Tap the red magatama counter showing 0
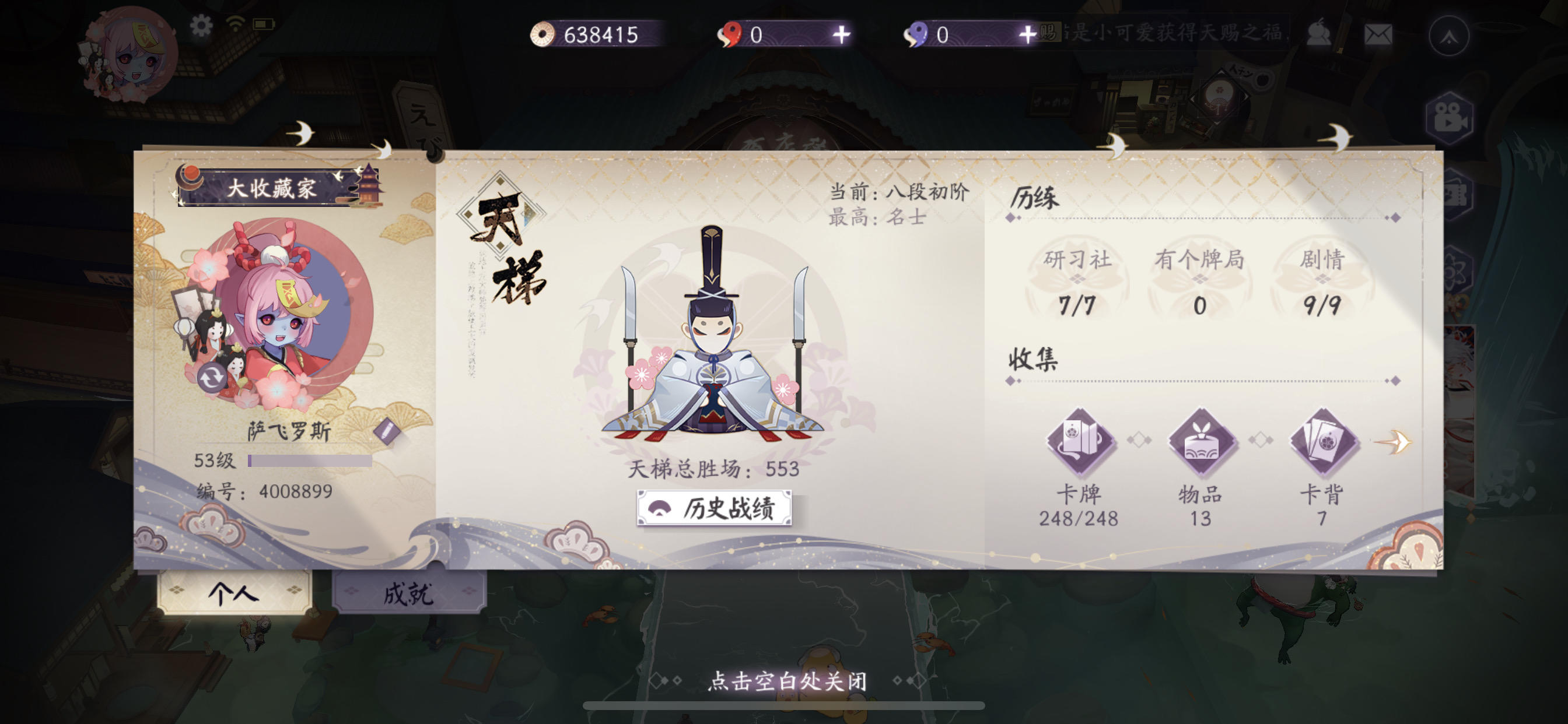Image resolution: width=1568 pixels, height=724 pixels. pos(748,34)
